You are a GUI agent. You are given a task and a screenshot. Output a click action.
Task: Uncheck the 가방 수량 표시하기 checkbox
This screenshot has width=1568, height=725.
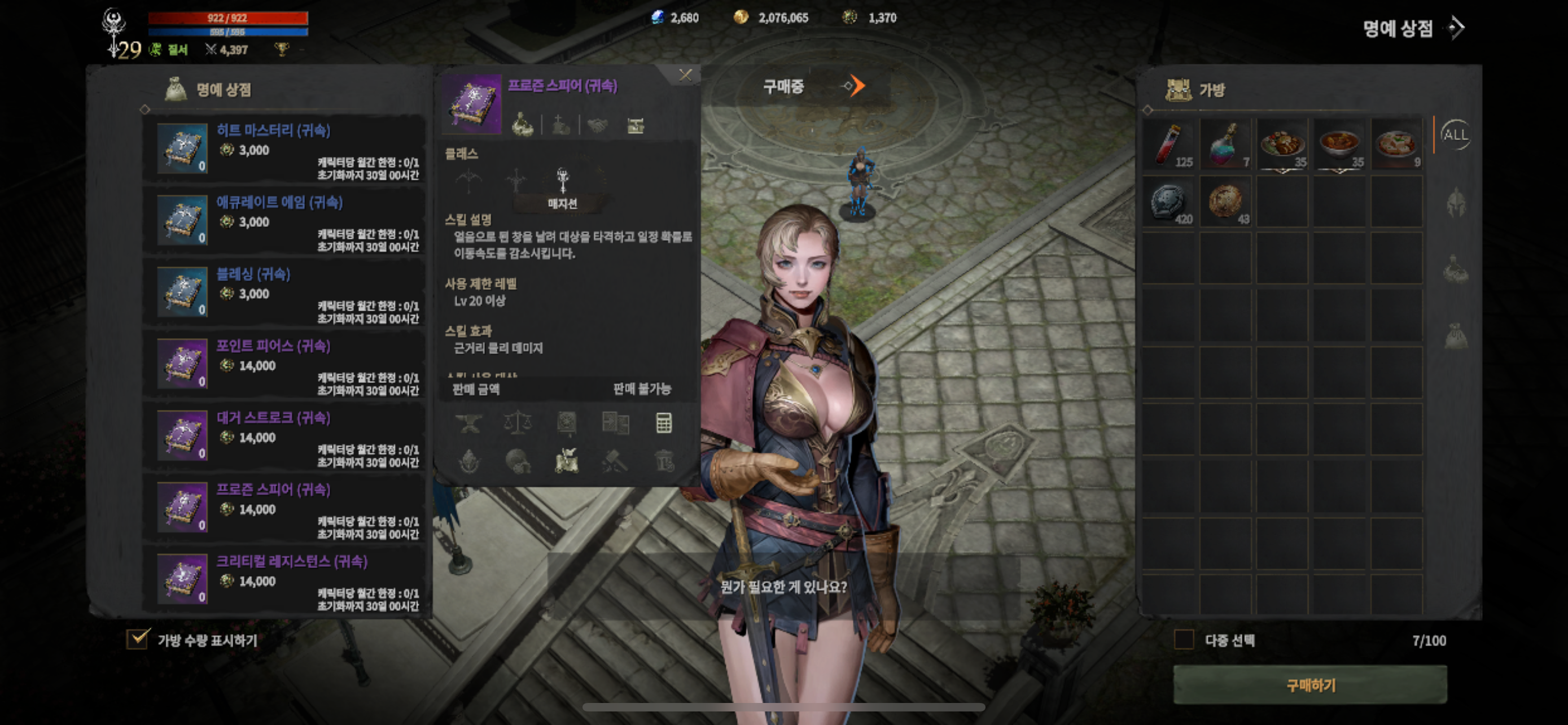point(138,639)
